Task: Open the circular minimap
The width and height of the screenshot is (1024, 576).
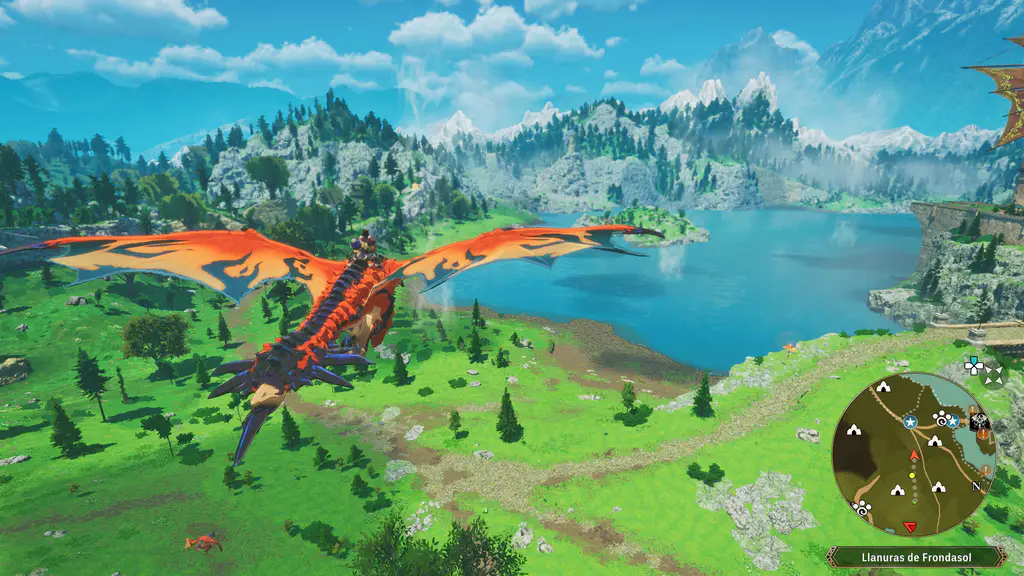Action: [913, 455]
